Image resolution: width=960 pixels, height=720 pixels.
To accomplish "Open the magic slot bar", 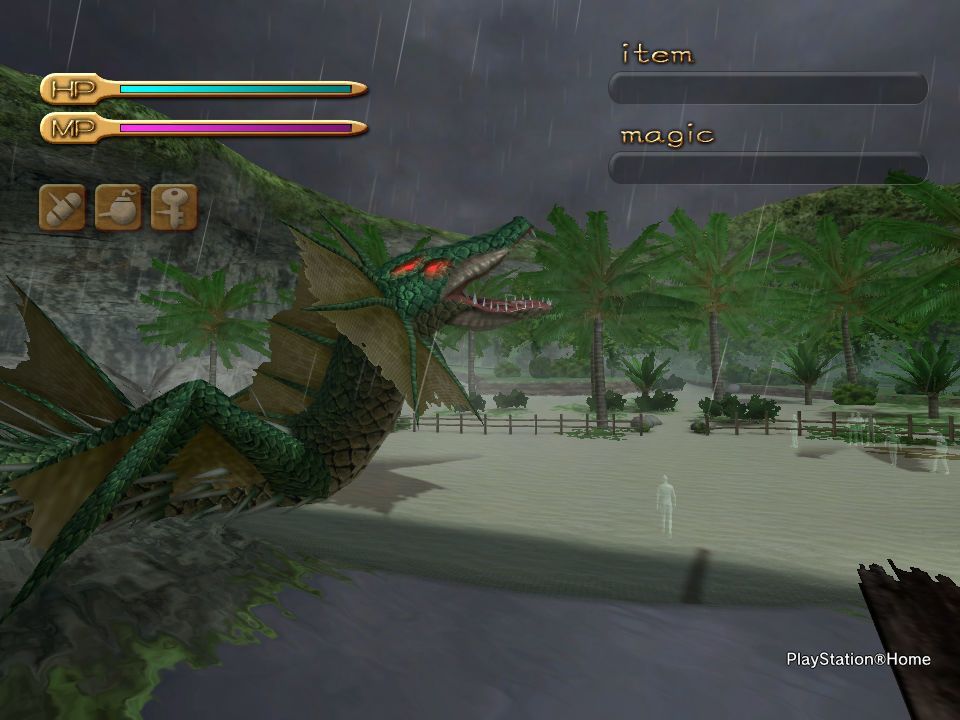I will 768,167.
